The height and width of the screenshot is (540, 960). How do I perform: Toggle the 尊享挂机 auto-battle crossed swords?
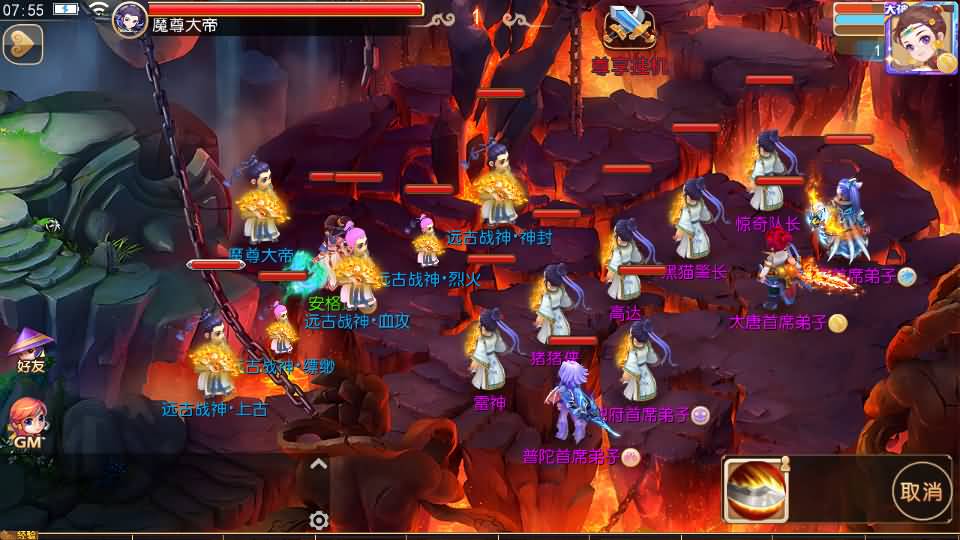630,28
